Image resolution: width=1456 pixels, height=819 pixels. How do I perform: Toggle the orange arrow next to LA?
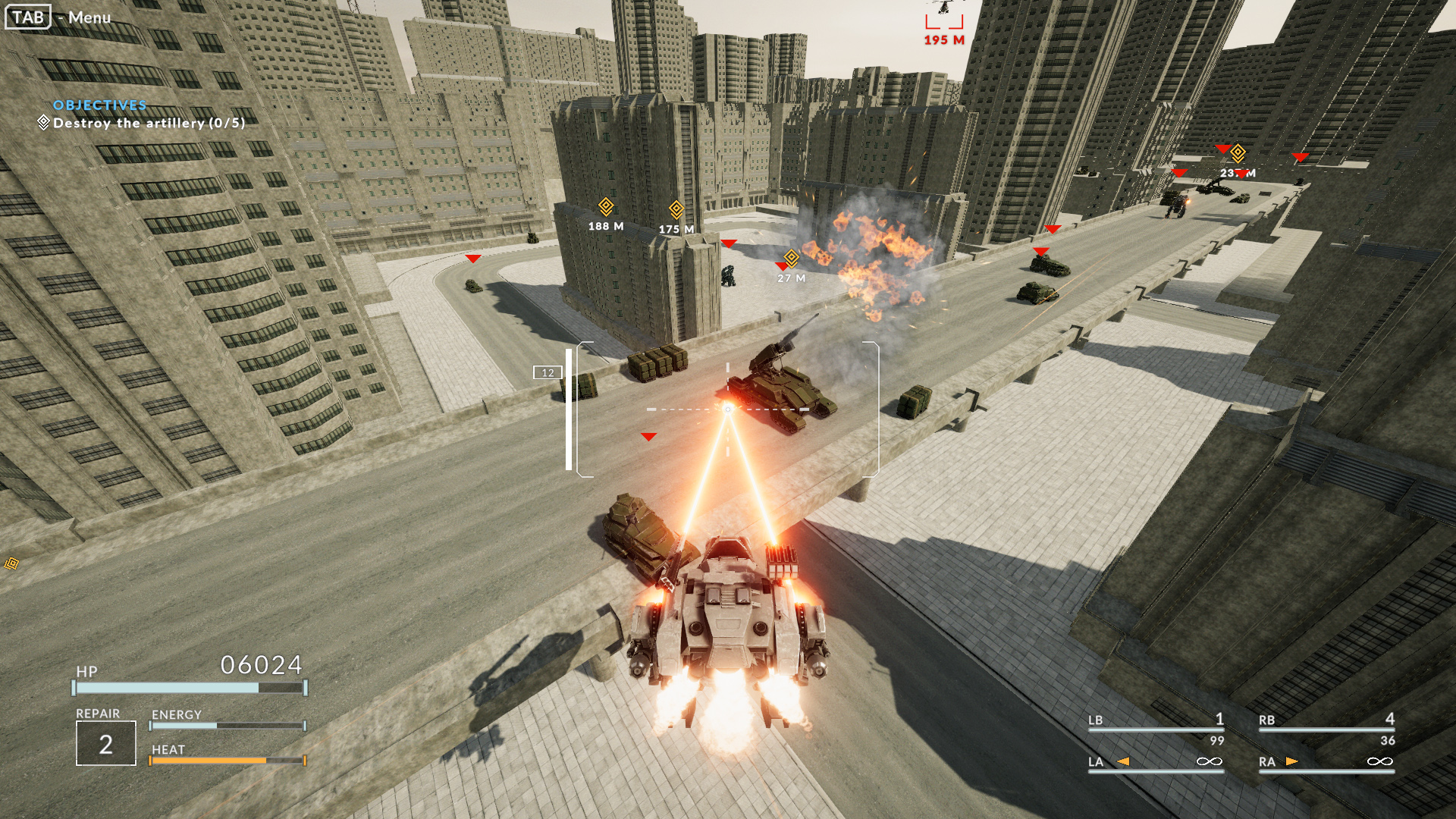coord(1123,761)
